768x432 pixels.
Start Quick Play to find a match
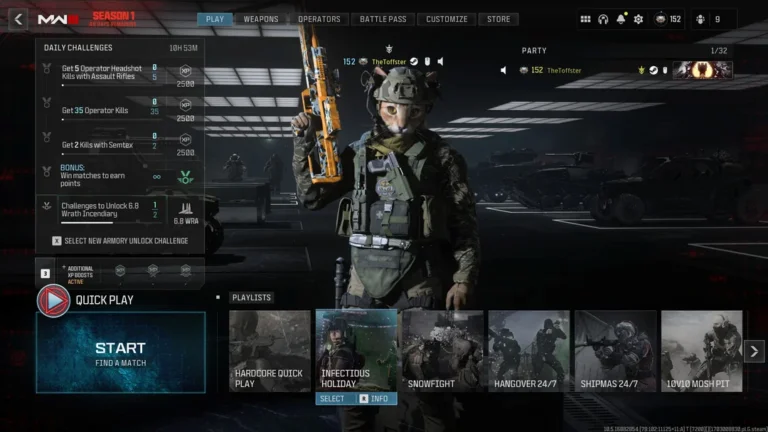[120, 352]
